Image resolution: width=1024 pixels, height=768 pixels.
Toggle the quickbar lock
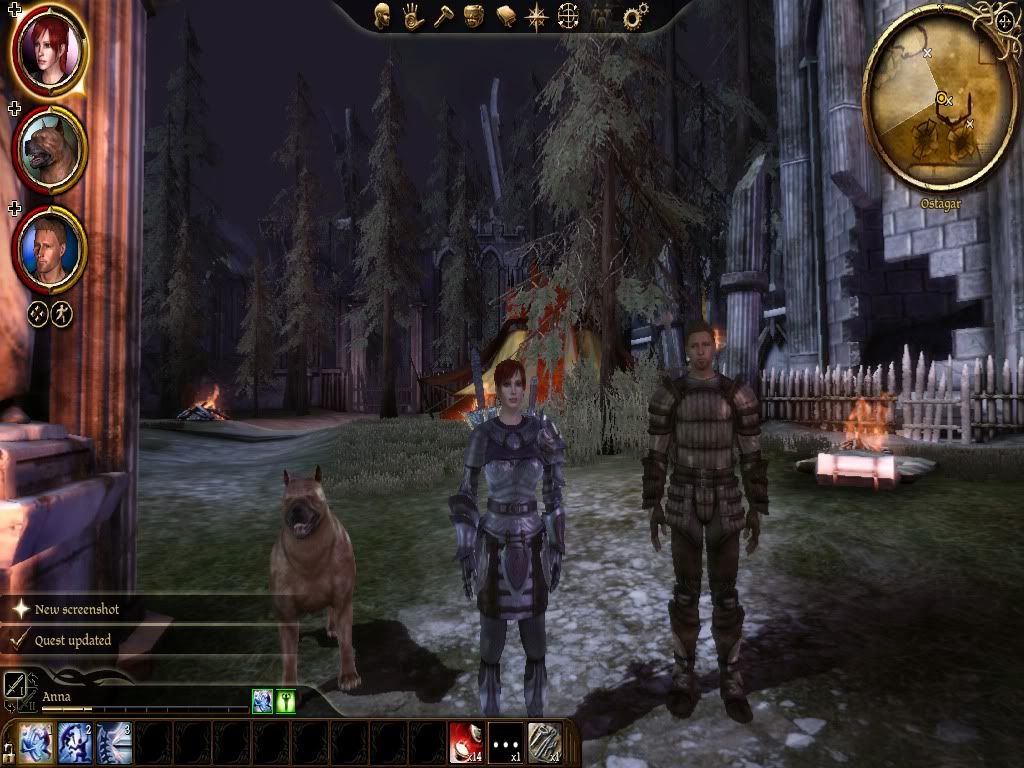tap(8, 749)
